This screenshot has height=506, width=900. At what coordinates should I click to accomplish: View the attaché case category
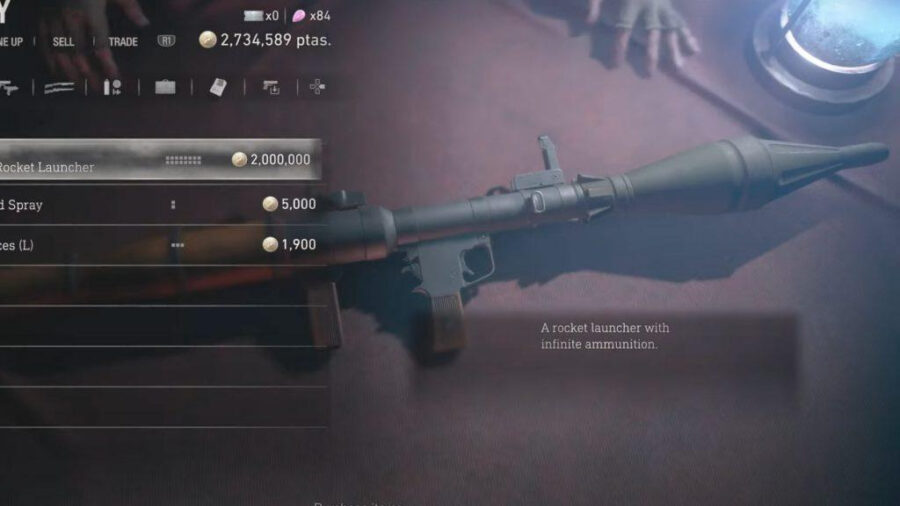165,87
